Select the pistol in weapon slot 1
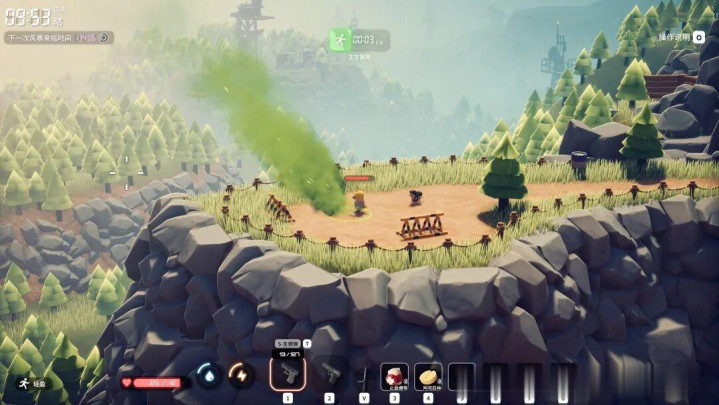The image size is (719, 405). (x=287, y=373)
